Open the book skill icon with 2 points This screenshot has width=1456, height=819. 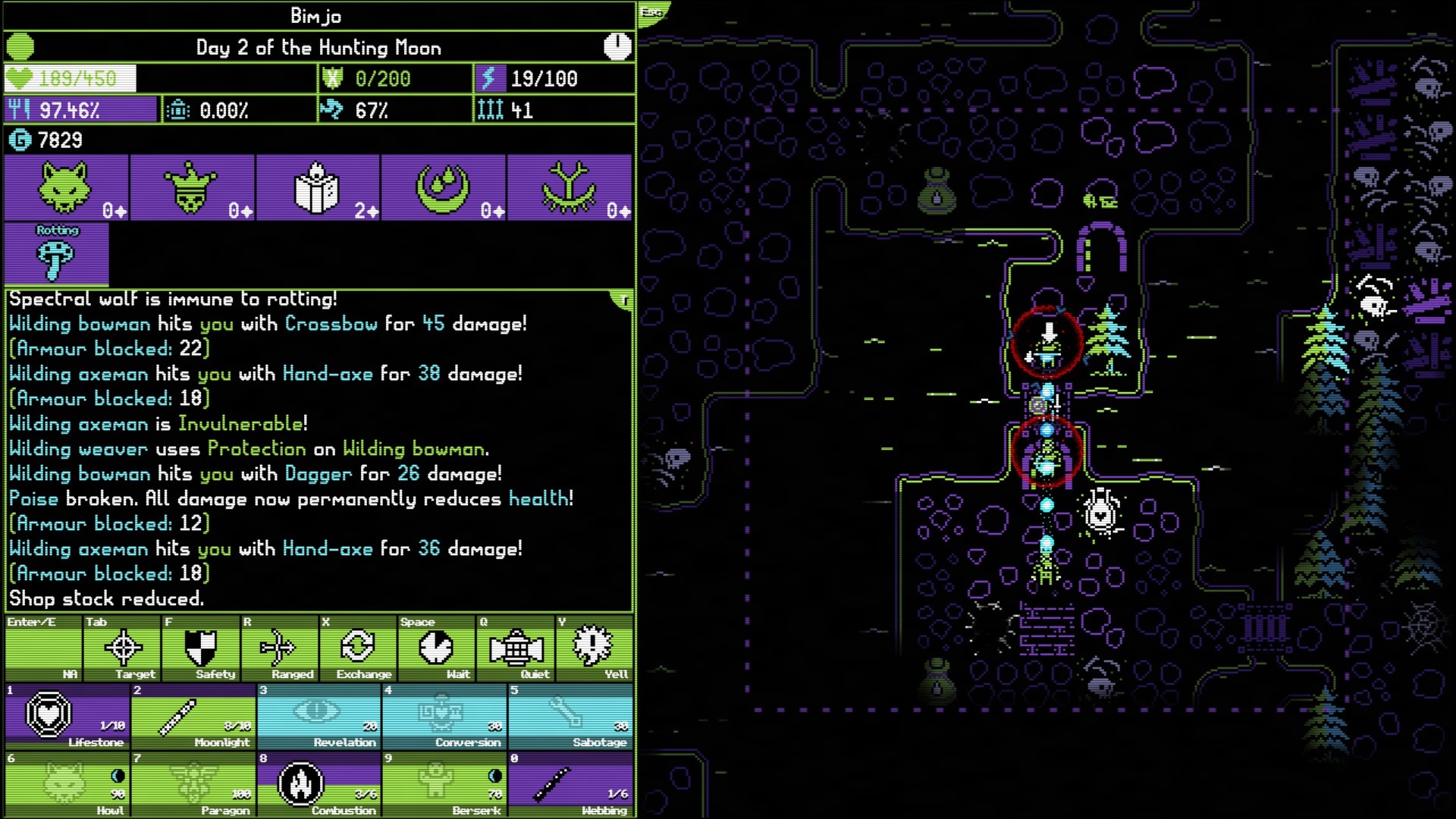[x=318, y=187]
